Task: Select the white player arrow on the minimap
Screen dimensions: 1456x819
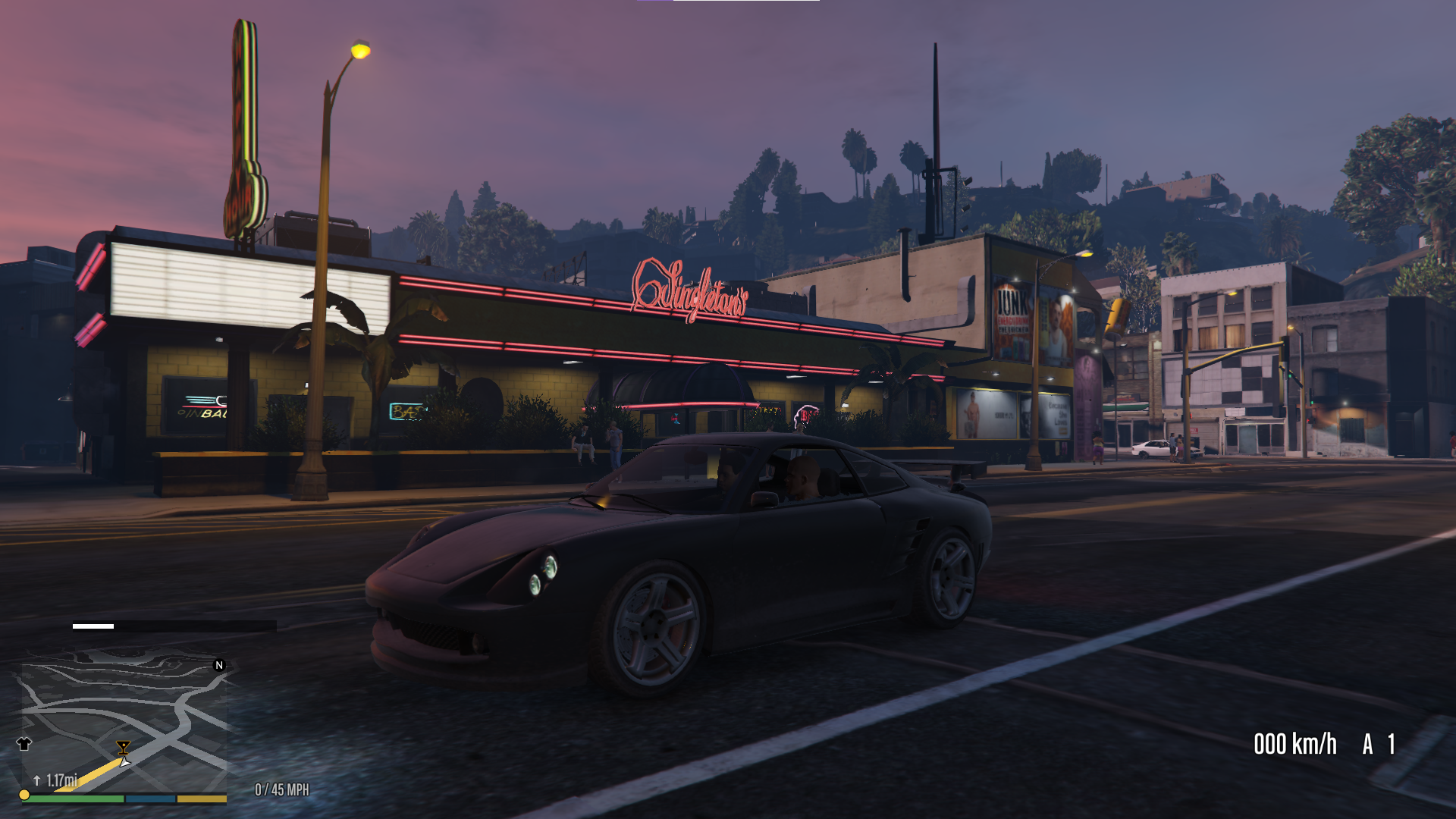Action: (126, 763)
